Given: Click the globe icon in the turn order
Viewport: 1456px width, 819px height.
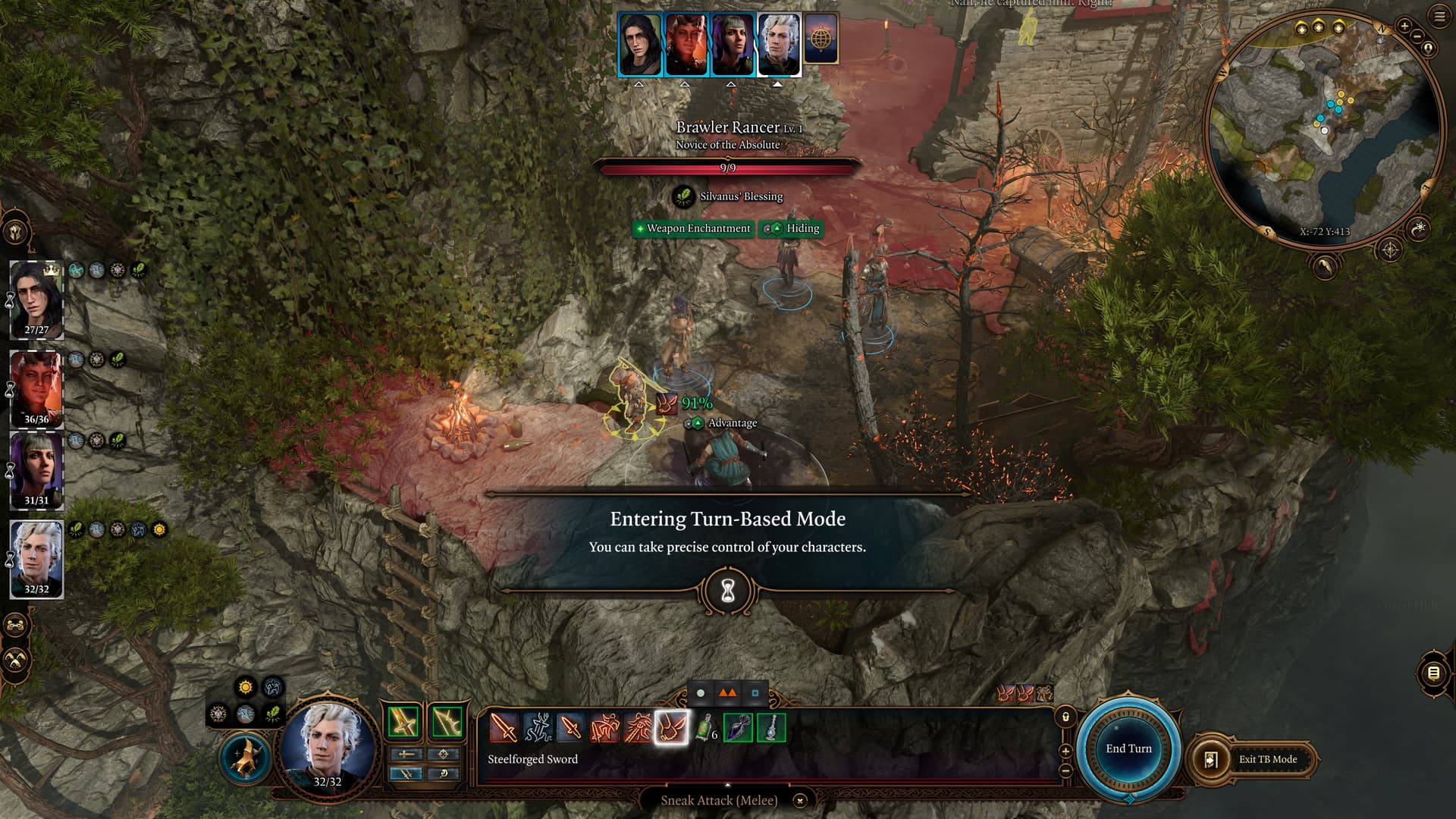Looking at the screenshot, I should point(821,38).
